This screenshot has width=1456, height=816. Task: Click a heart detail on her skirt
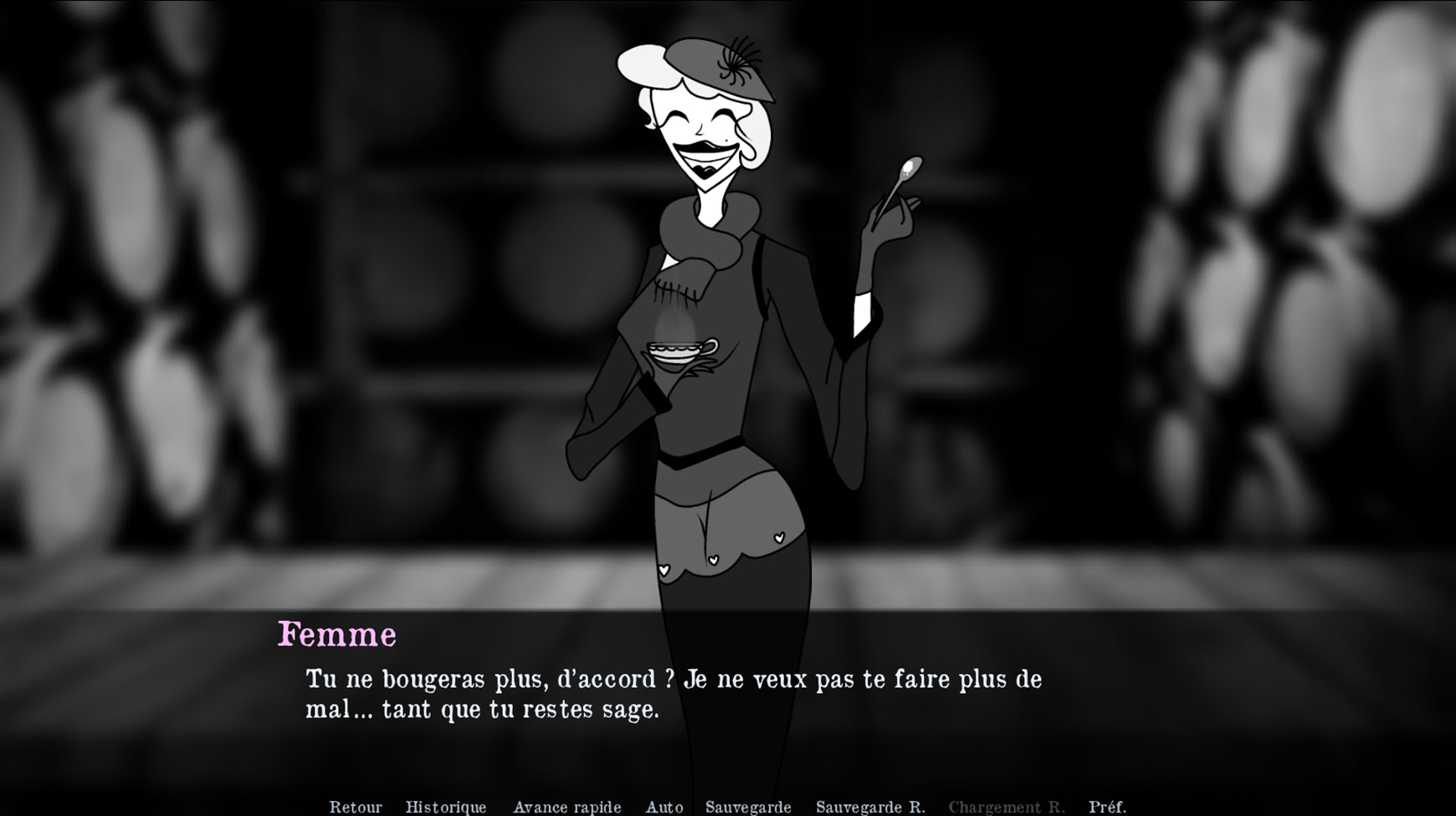point(778,536)
